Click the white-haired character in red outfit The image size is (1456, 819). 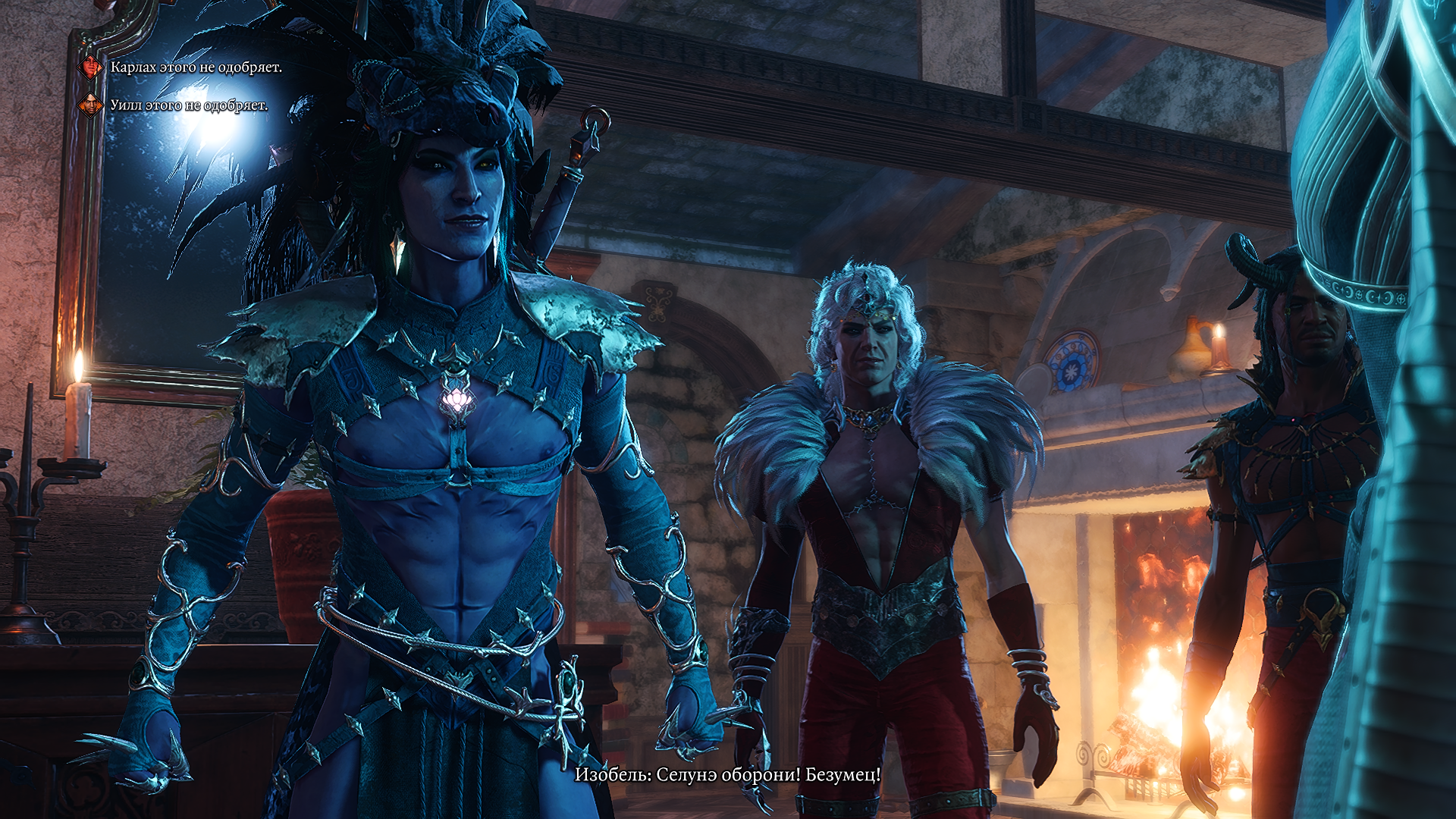coord(864,455)
